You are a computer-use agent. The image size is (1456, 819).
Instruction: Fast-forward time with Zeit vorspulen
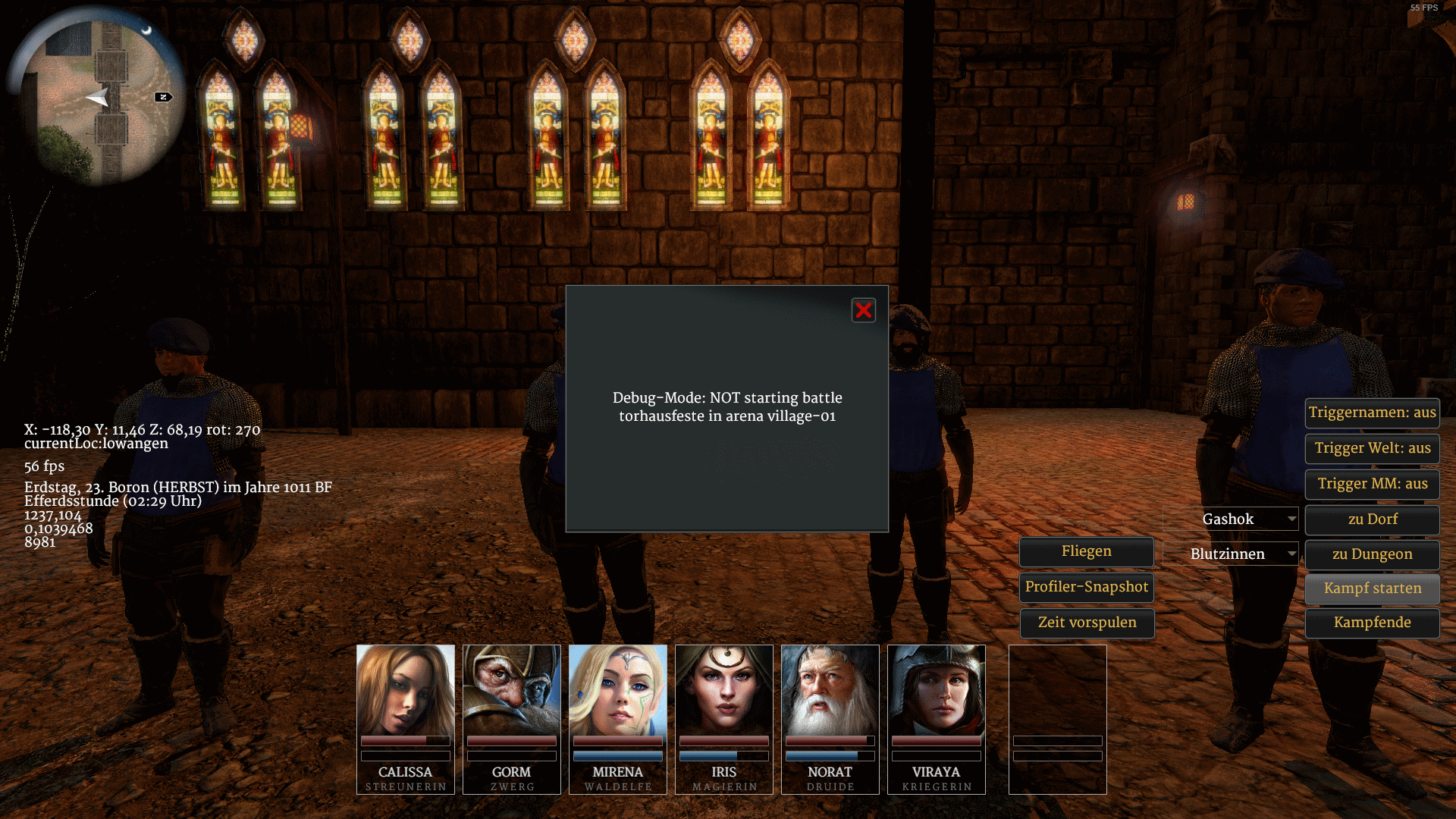pyautogui.click(x=1086, y=623)
